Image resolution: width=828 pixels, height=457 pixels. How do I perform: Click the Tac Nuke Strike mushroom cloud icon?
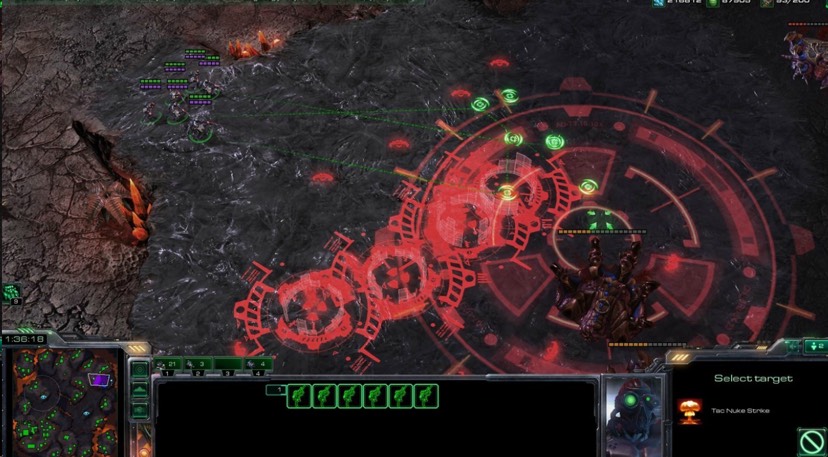coord(687,409)
